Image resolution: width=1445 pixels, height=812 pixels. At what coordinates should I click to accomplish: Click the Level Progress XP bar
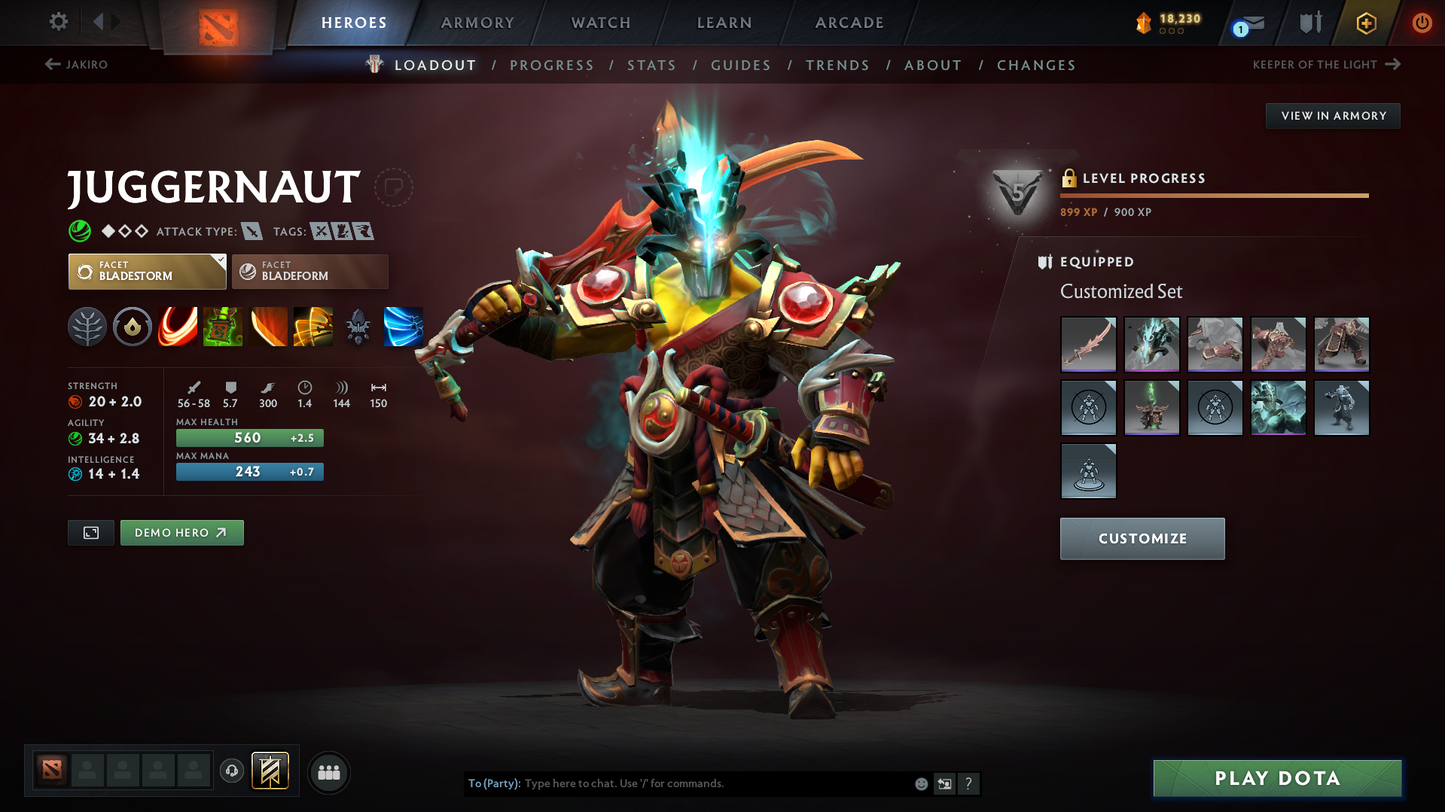point(1213,195)
